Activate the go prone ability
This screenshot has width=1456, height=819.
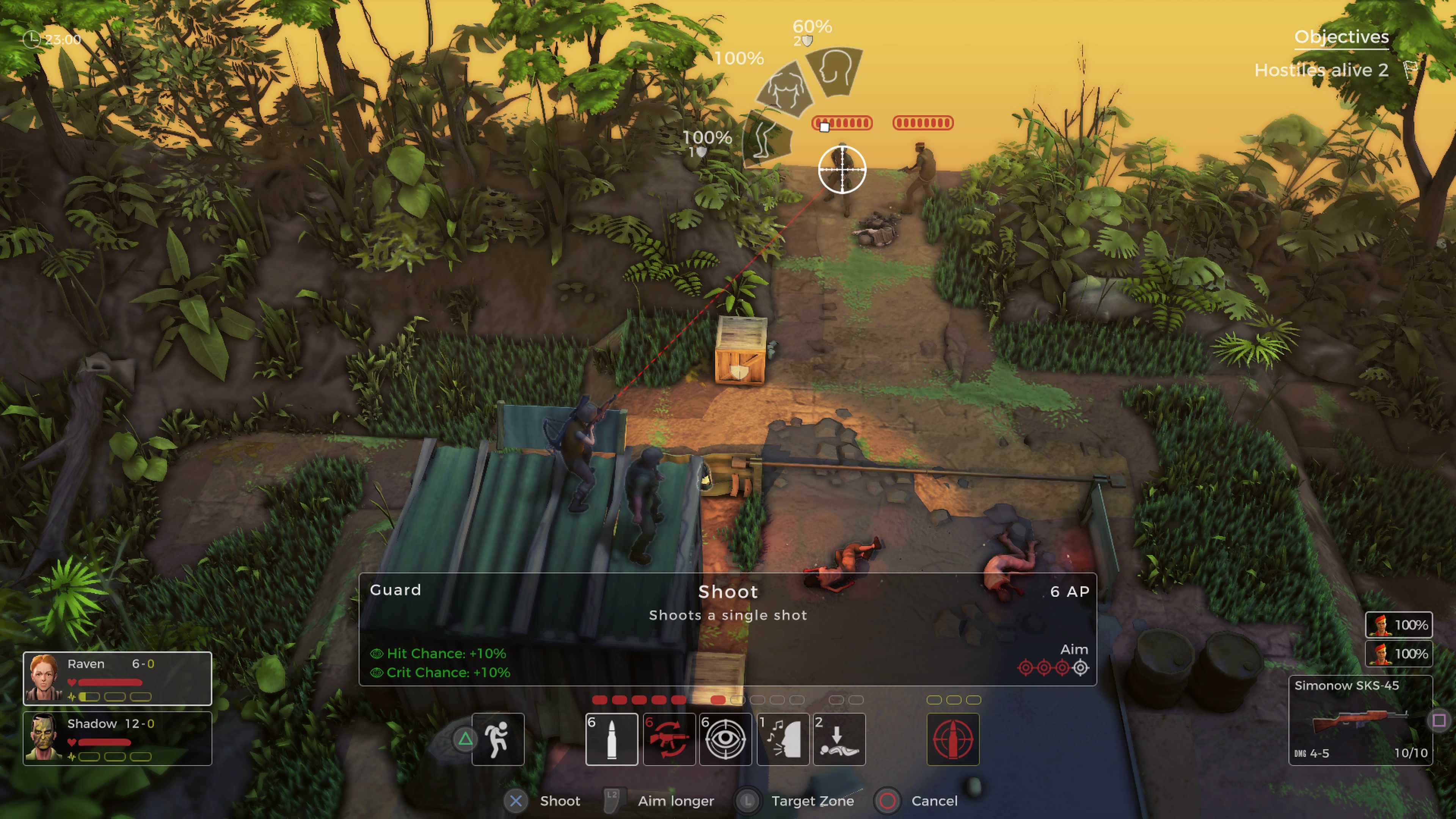[839, 739]
